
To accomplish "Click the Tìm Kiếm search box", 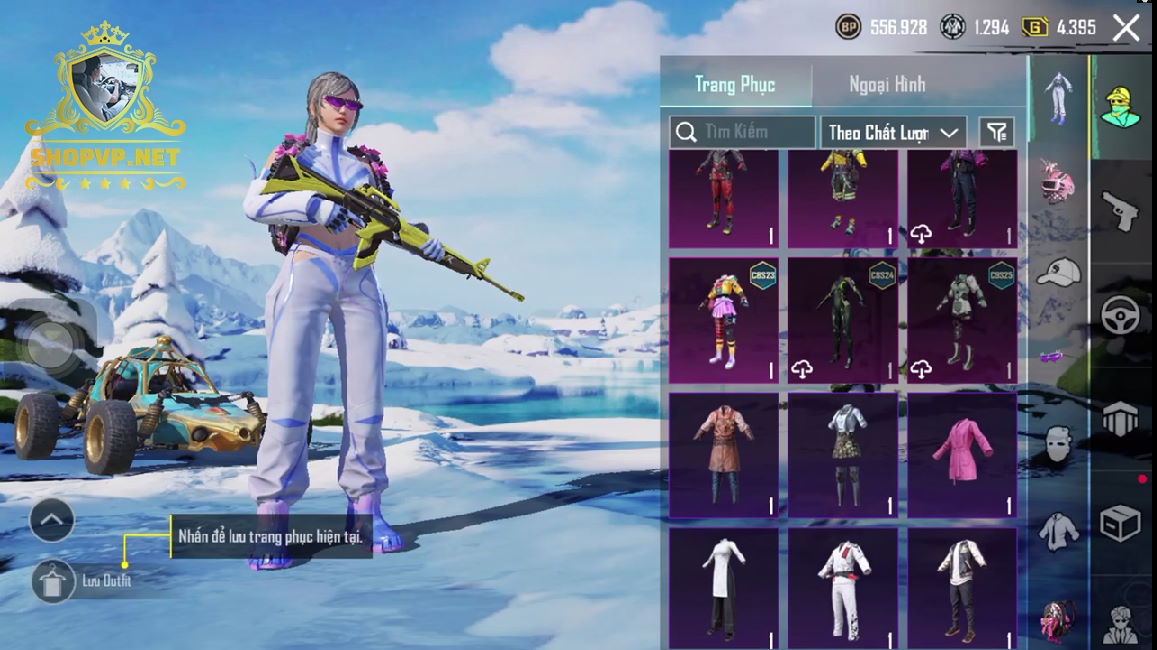I will [x=742, y=132].
